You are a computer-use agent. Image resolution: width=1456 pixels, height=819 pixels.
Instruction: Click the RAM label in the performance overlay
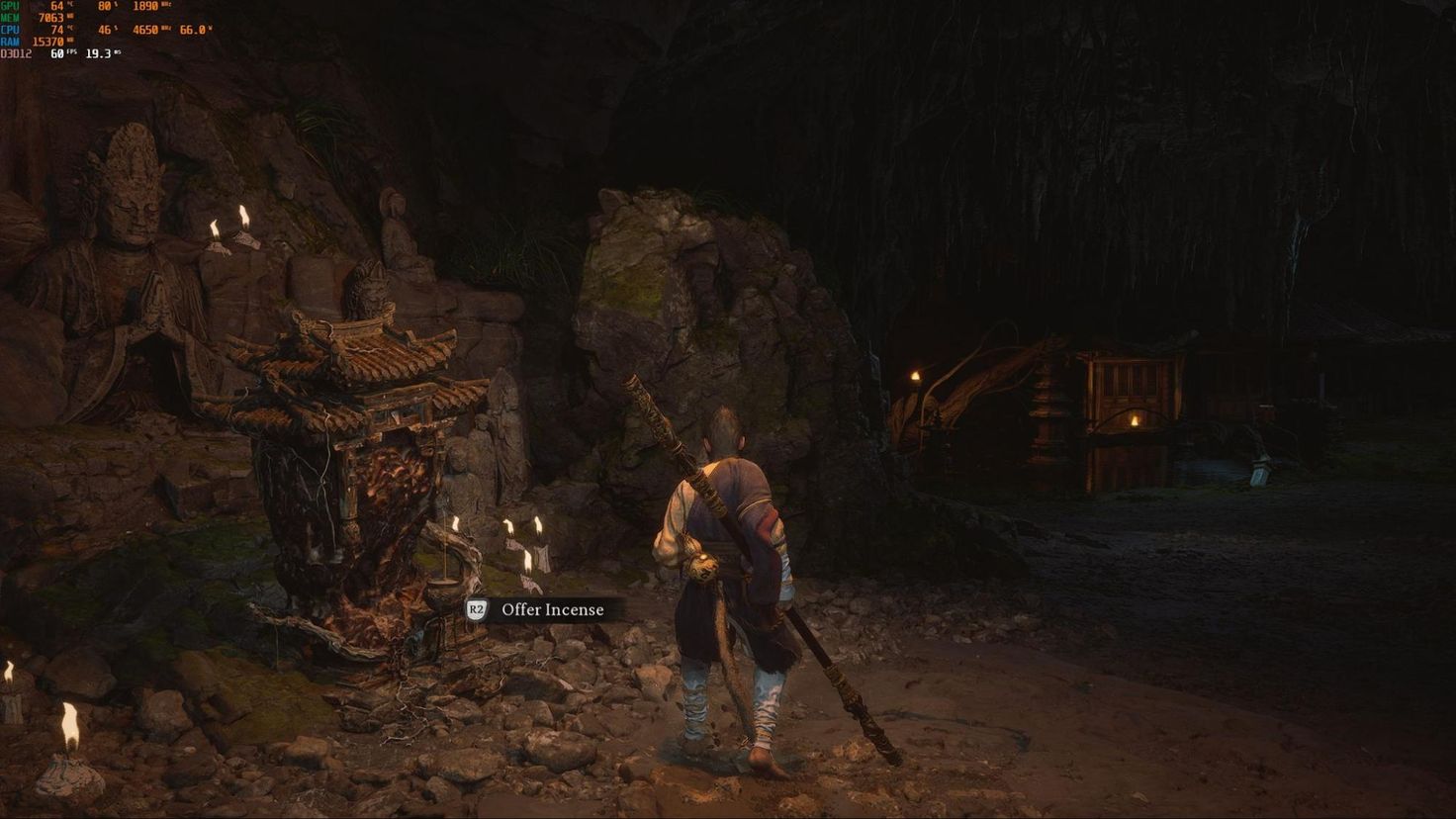pyautogui.click(x=11, y=41)
